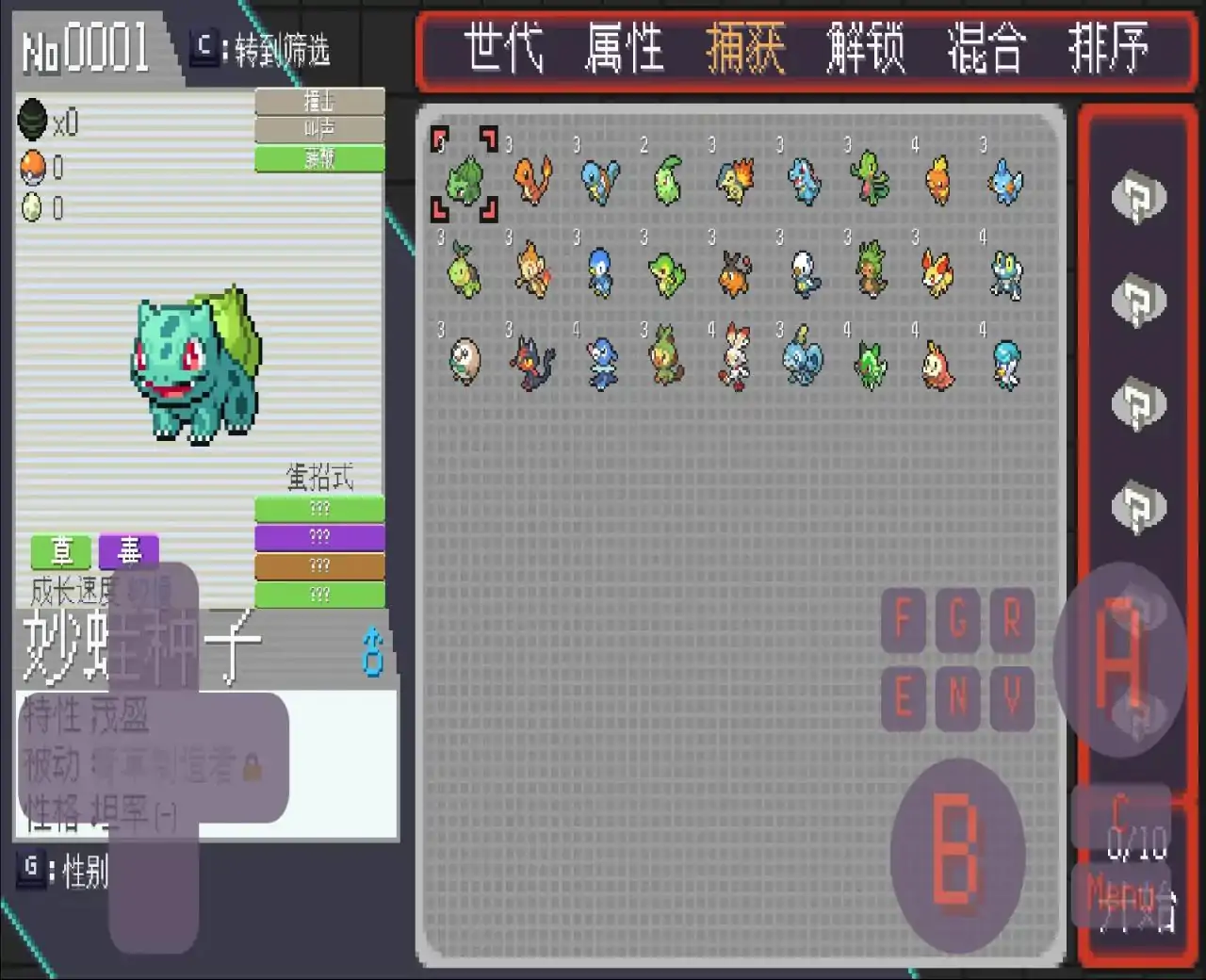Switch to the 世代 generation tab
The height and width of the screenshot is (980, 1206).
pyautogui.click(x=506, y=48)
